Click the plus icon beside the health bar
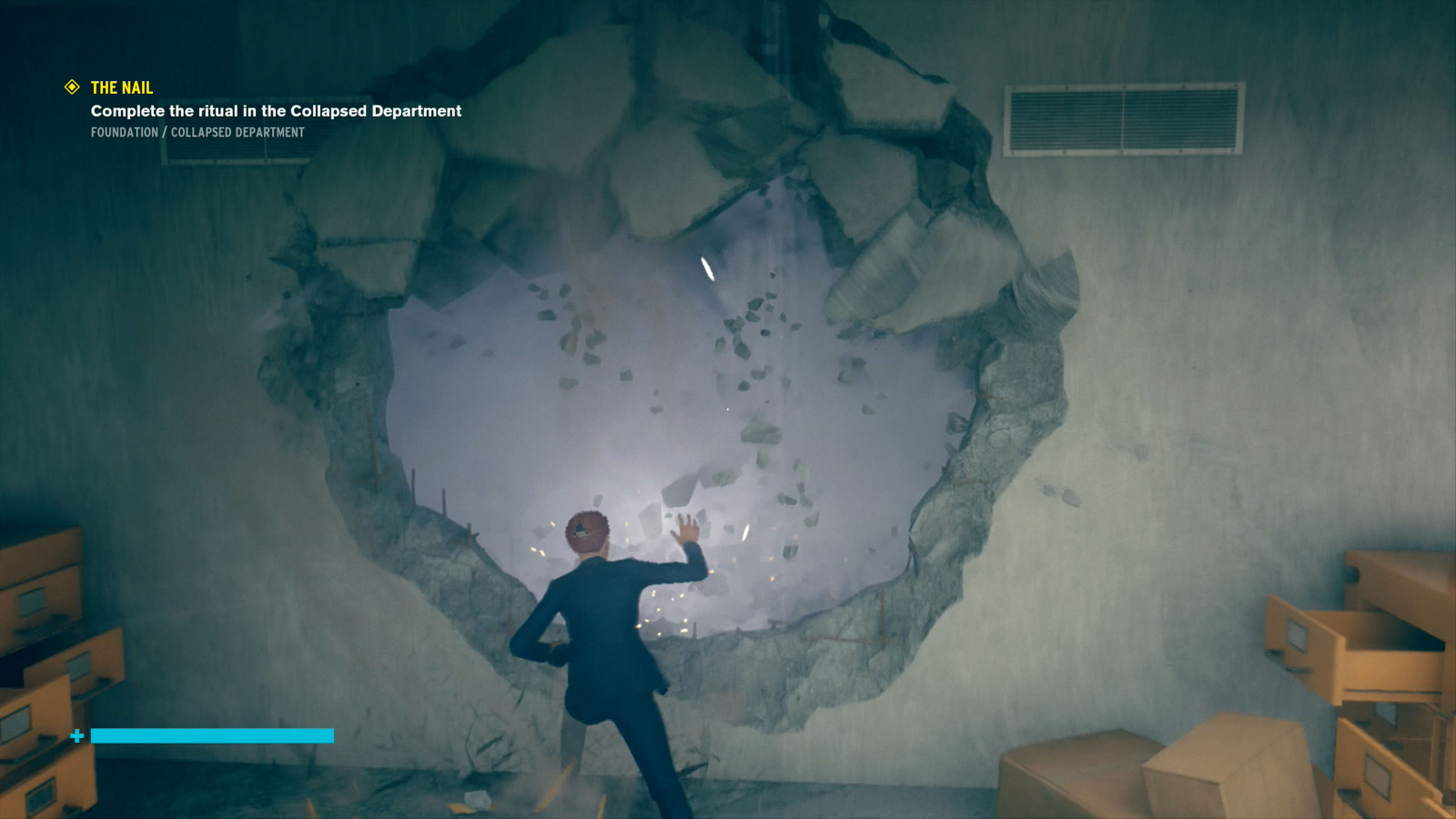The image size is (1456, 819). coord(77,735)
